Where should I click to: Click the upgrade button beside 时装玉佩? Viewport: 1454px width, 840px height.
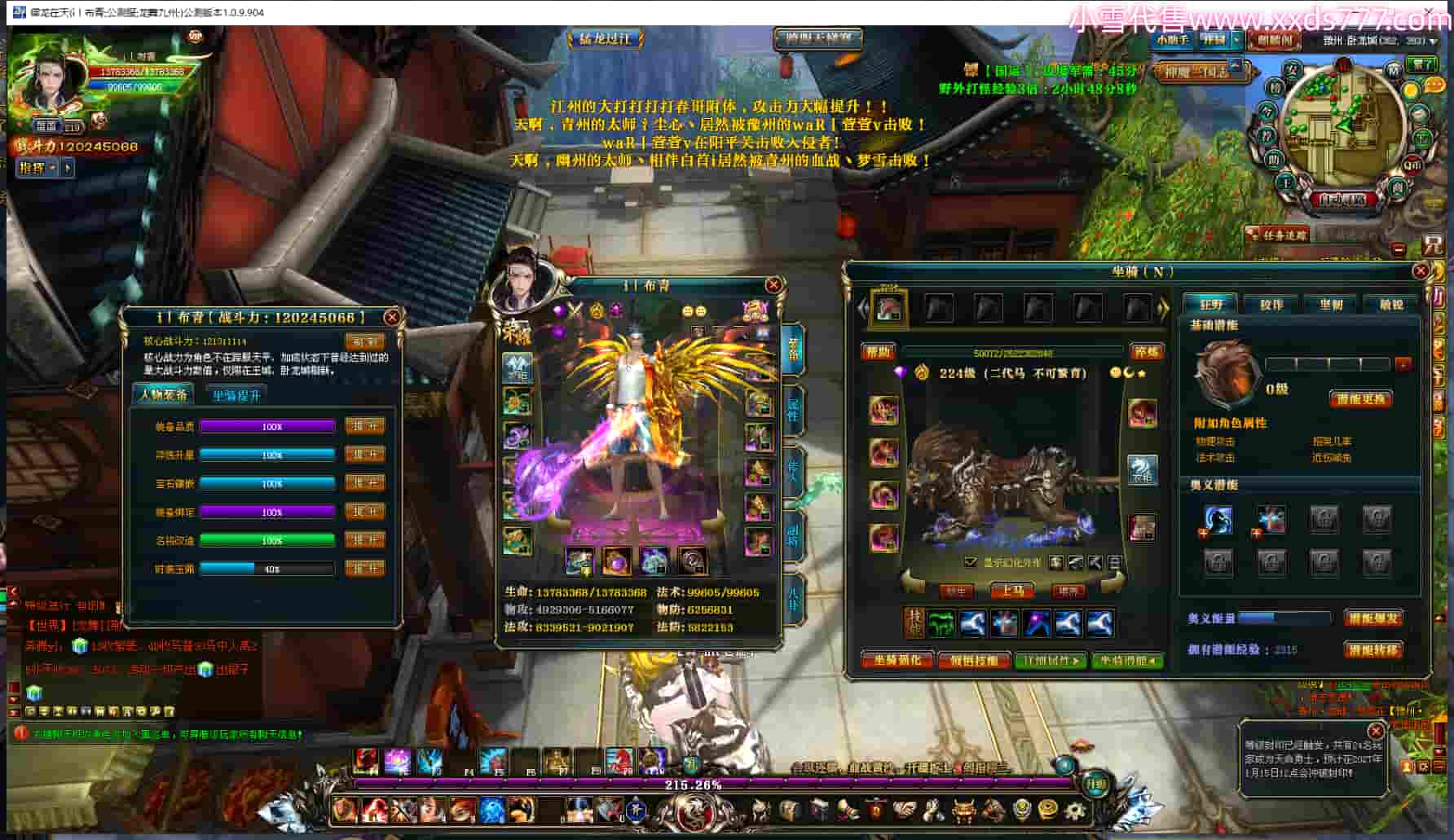click(364, 569)
